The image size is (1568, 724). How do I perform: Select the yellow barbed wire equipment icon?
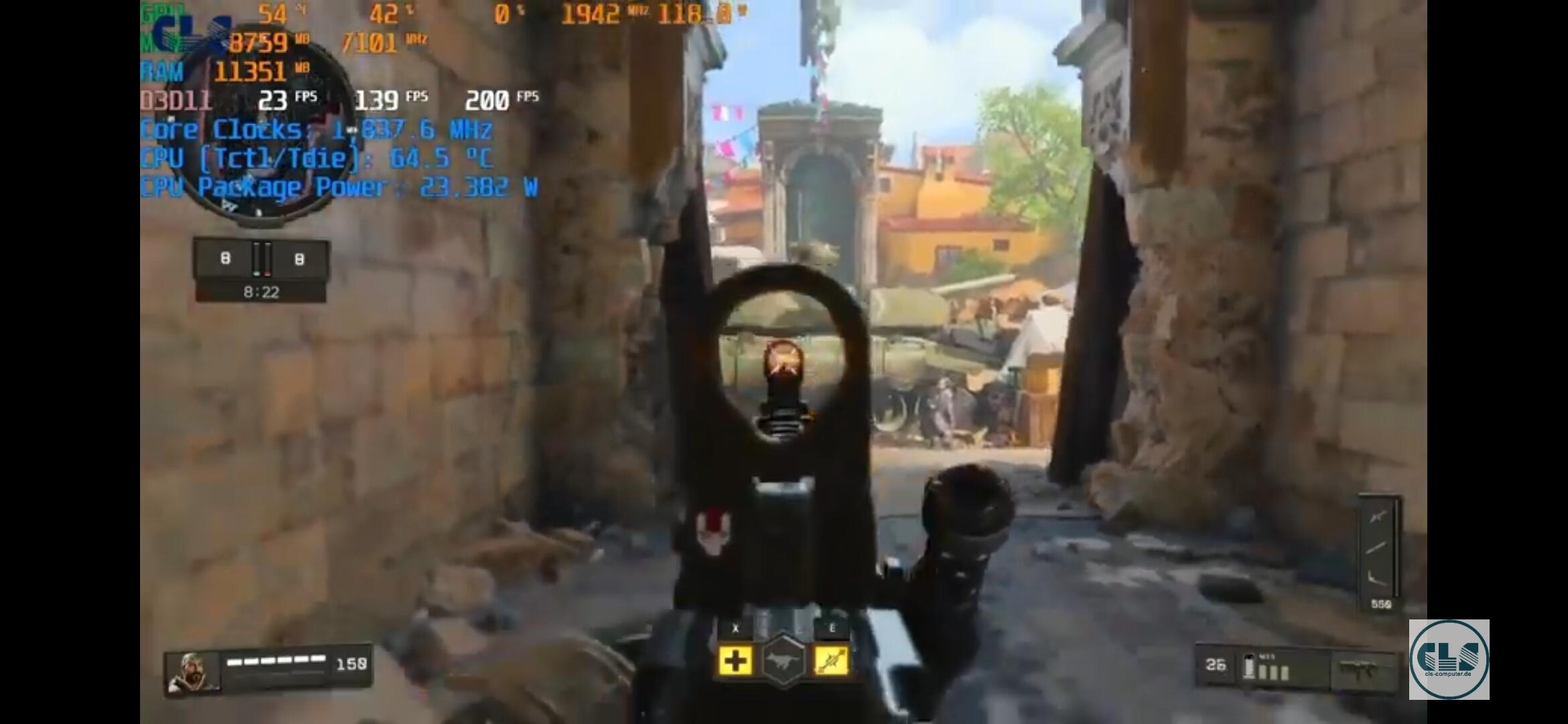point(831,661)
